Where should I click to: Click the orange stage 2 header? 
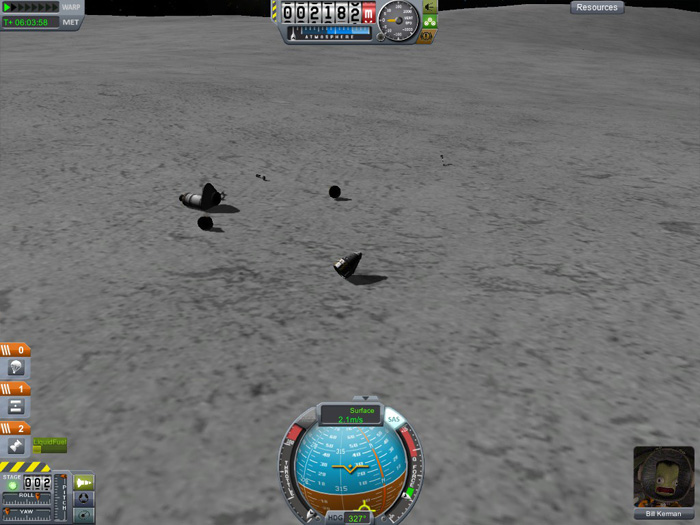point(16,428)
